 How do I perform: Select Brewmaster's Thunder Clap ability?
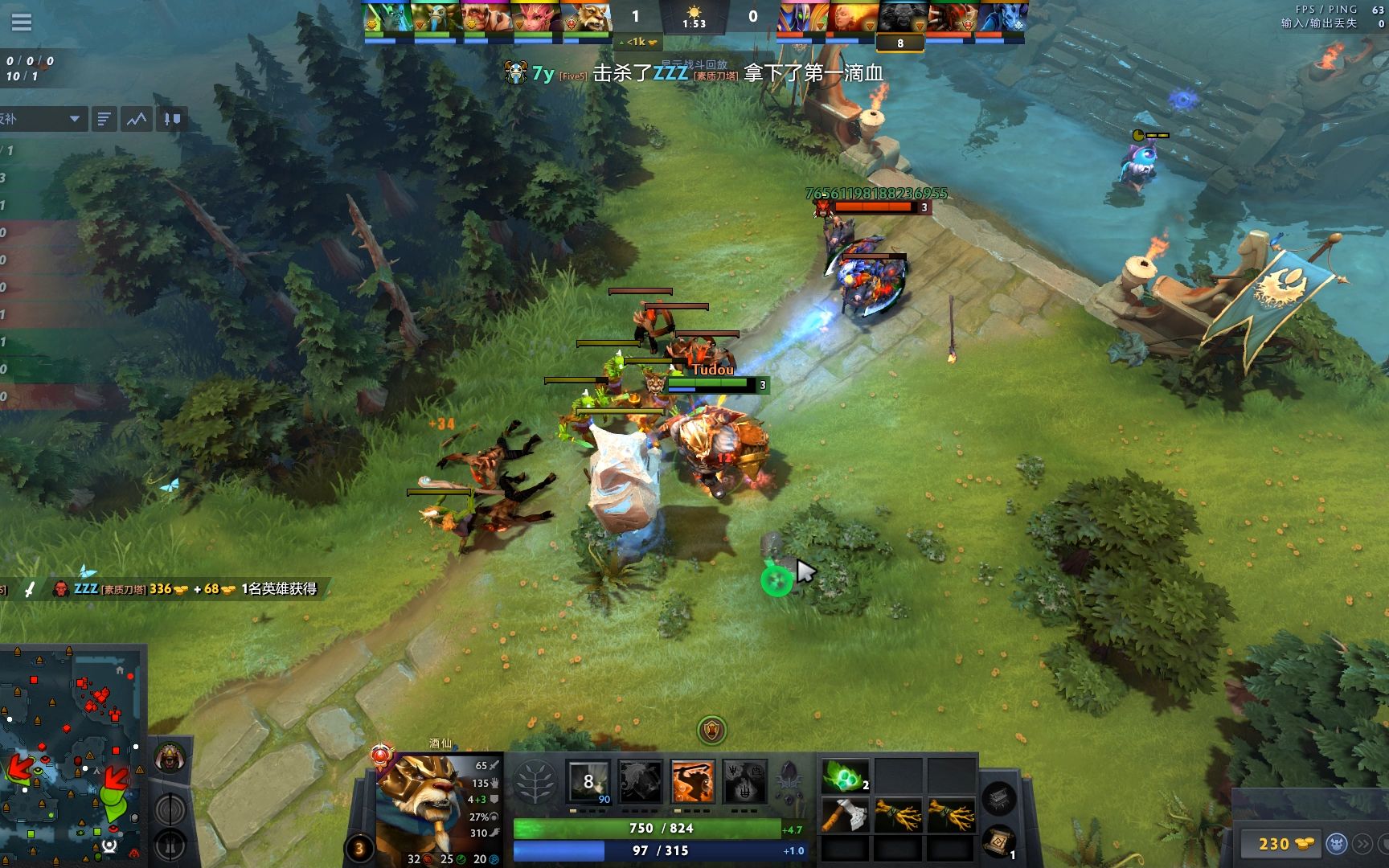(588, 782)
